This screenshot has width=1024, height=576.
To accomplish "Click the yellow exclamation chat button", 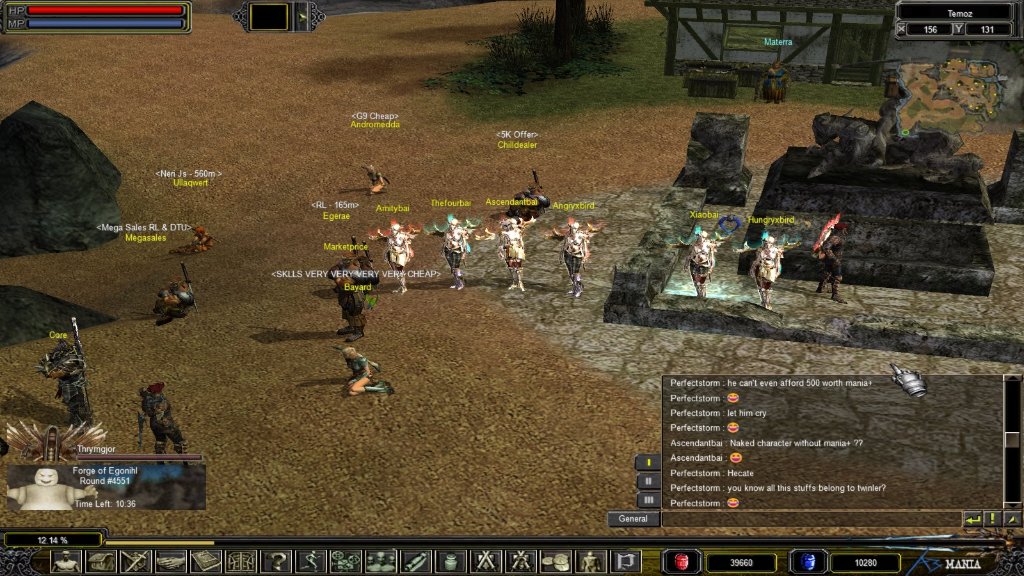I will 992,519.
